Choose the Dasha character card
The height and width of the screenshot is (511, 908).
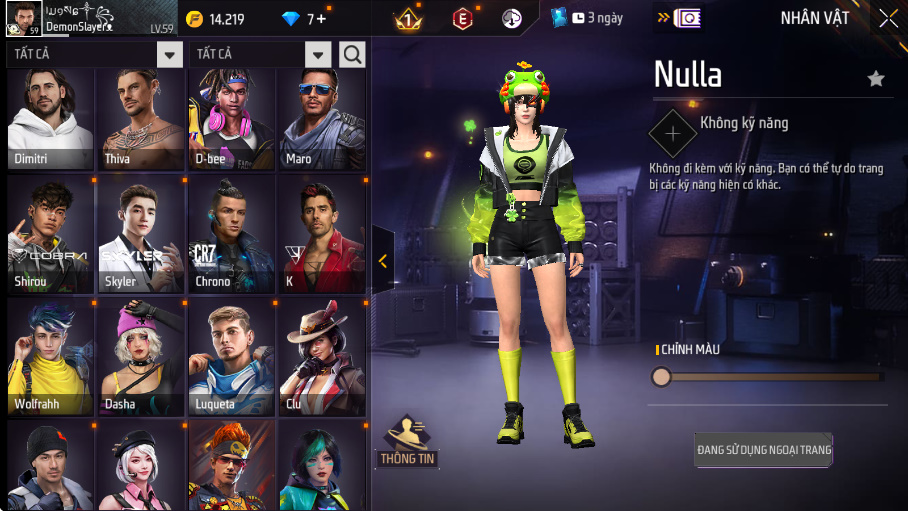click(141, 358)
